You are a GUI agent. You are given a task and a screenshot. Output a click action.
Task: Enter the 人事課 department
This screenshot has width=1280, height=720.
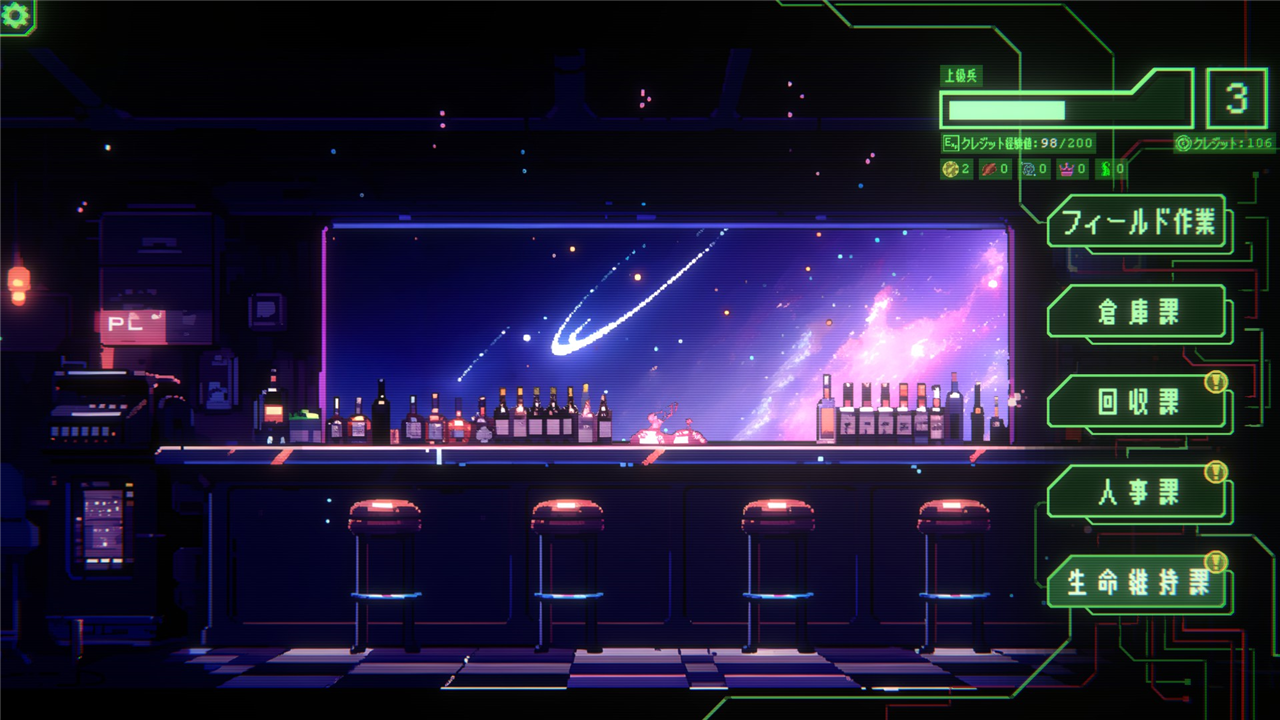(x=1137, y=492)
